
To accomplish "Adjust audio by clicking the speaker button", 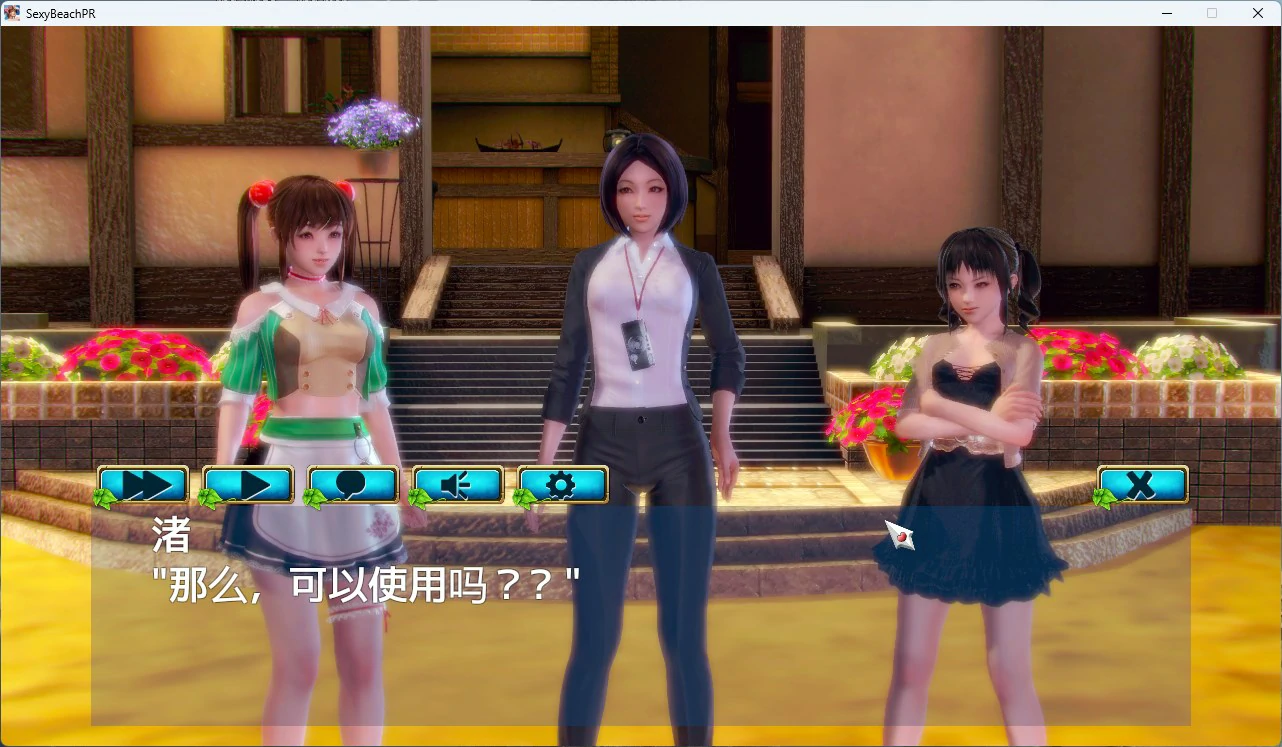I will click(x=457, y=485).
